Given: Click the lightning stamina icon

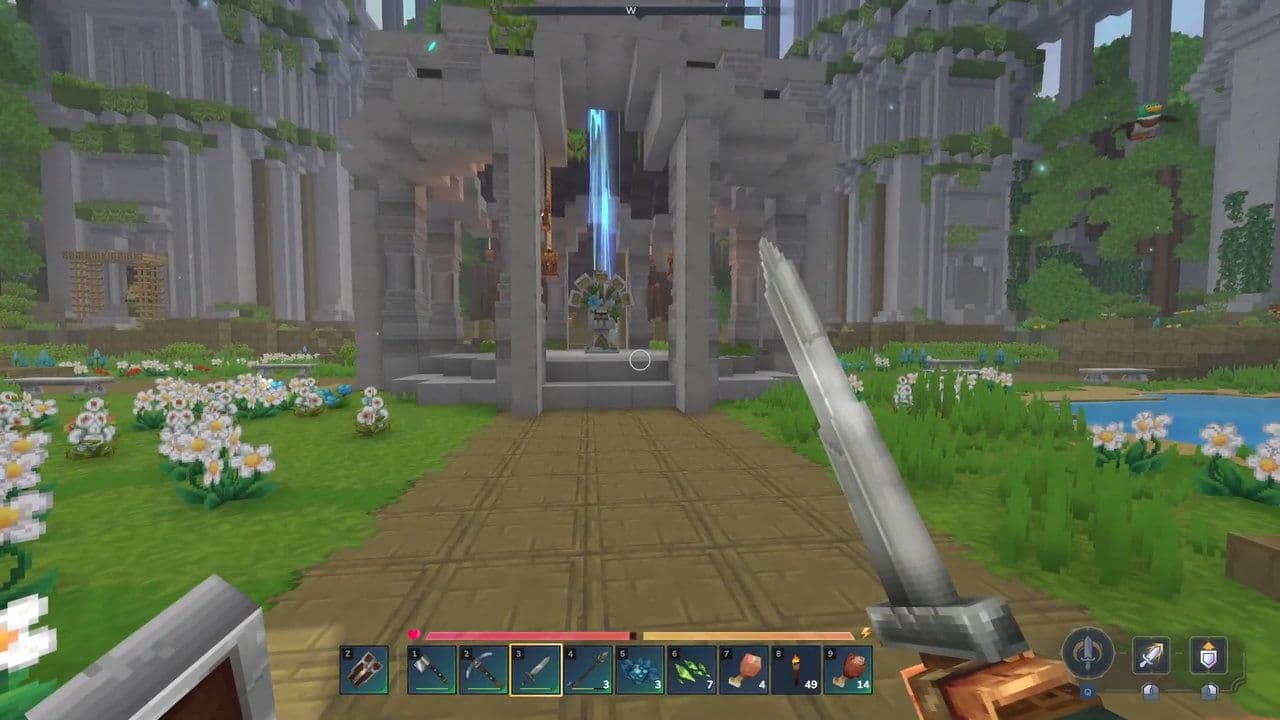Looking at the screenshot, I should 865,635.
